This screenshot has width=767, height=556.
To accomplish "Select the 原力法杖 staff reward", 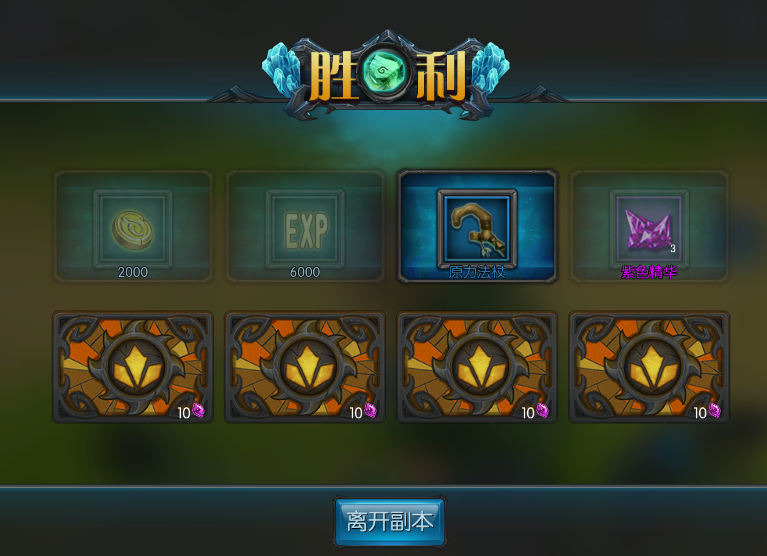I will point(477,226).
